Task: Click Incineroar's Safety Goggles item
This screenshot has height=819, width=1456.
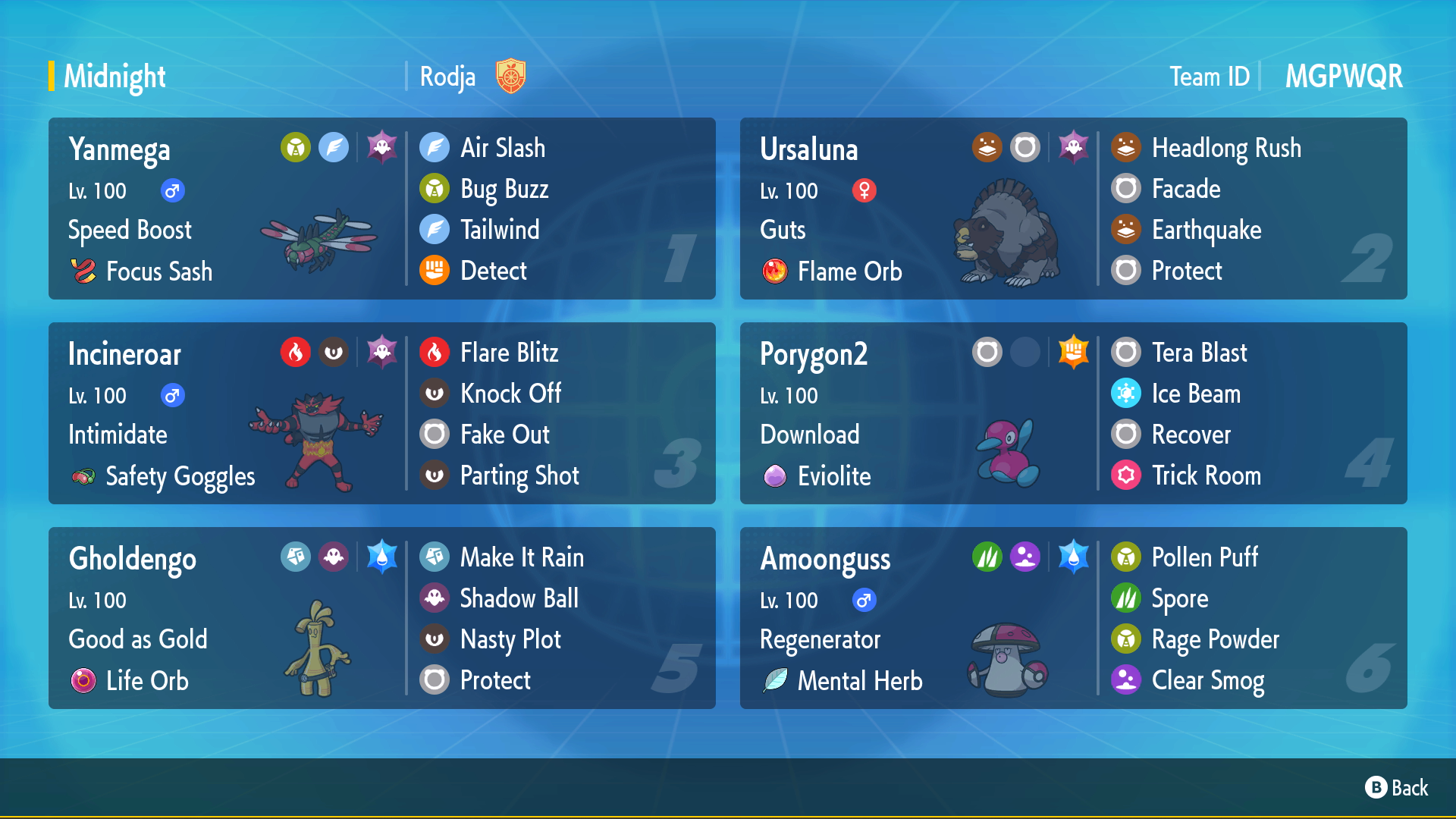Action: pyautogui.click(x=180, y=476)
